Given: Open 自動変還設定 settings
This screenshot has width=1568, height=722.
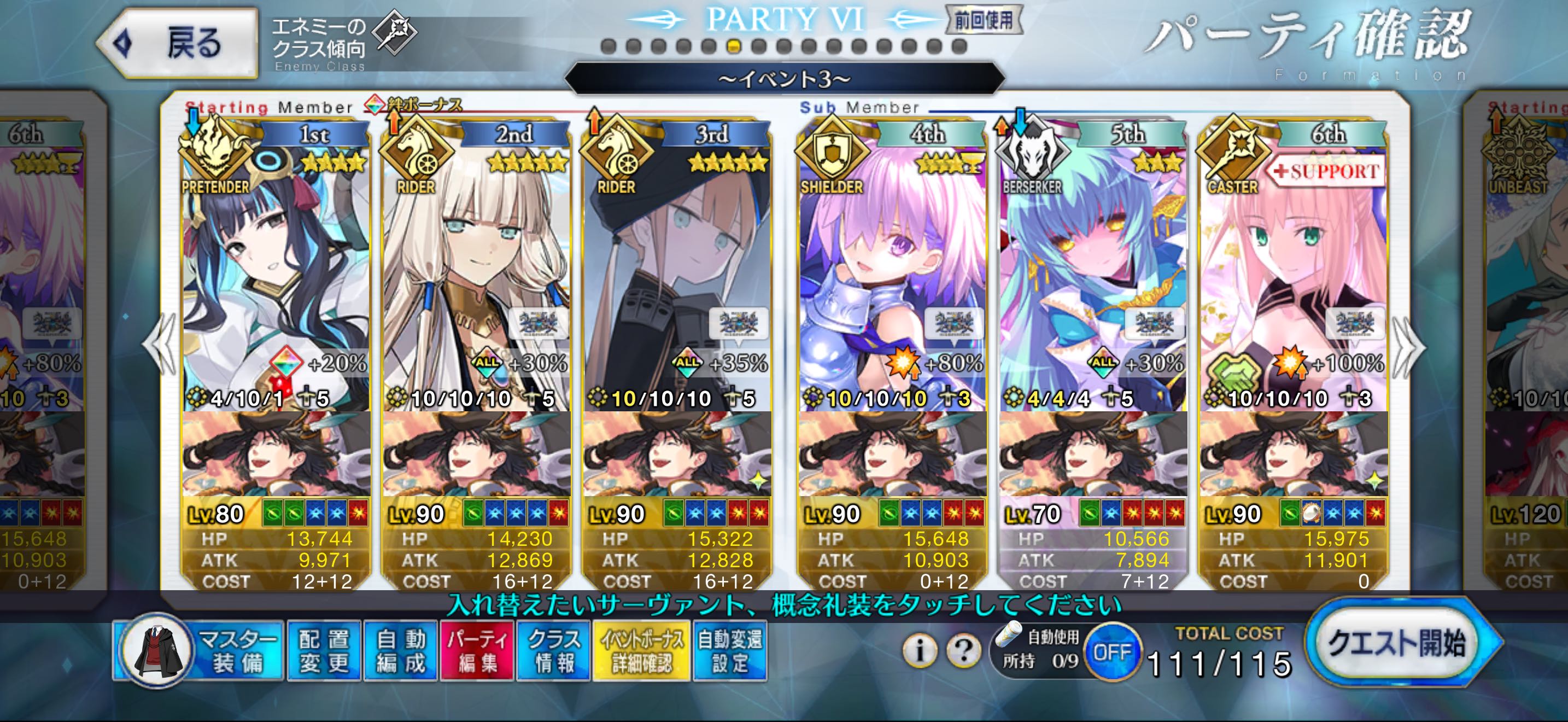Looking at the screenshot, I should coord(729,651).
